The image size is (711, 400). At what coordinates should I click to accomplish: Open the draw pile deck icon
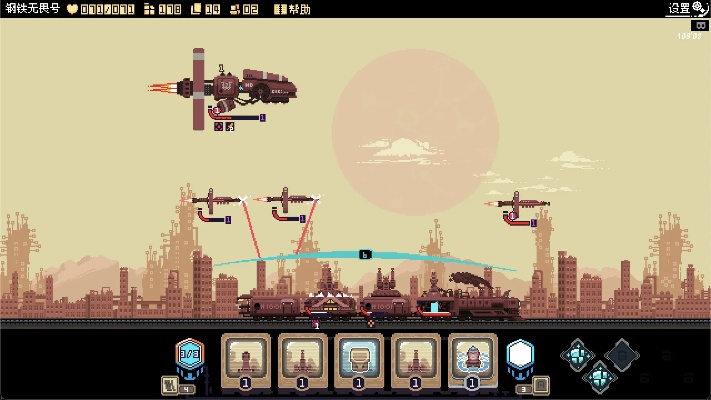click(x=169, y=385)
